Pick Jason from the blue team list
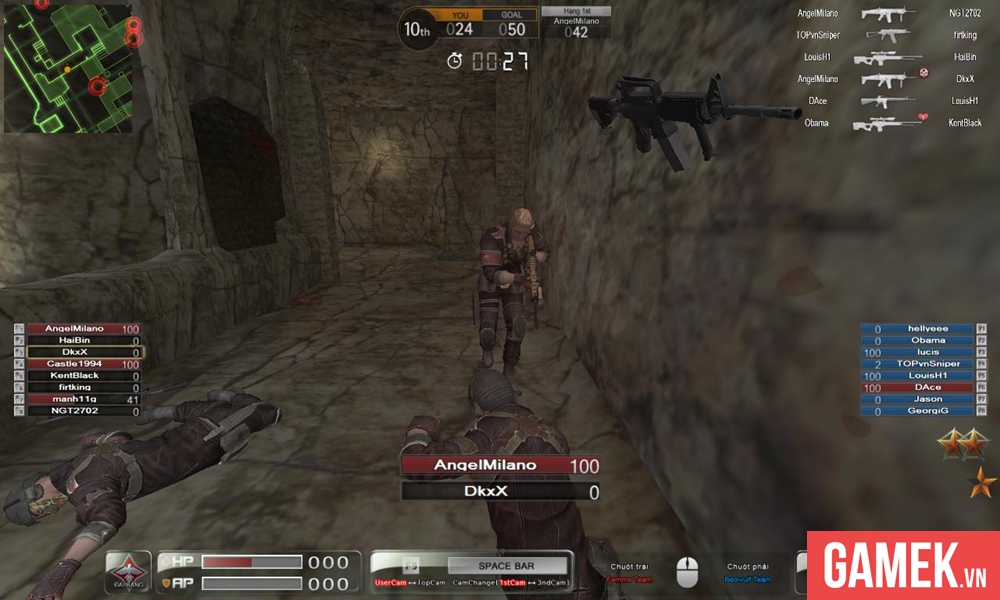This screenshot has width=1000, height=600. tap(918, 399)
